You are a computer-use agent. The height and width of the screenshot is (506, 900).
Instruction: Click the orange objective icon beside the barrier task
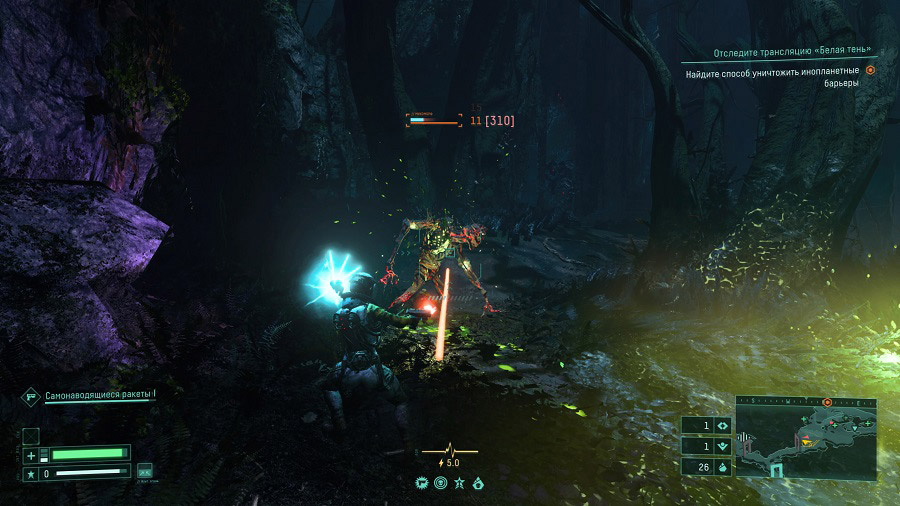[870, 71]
